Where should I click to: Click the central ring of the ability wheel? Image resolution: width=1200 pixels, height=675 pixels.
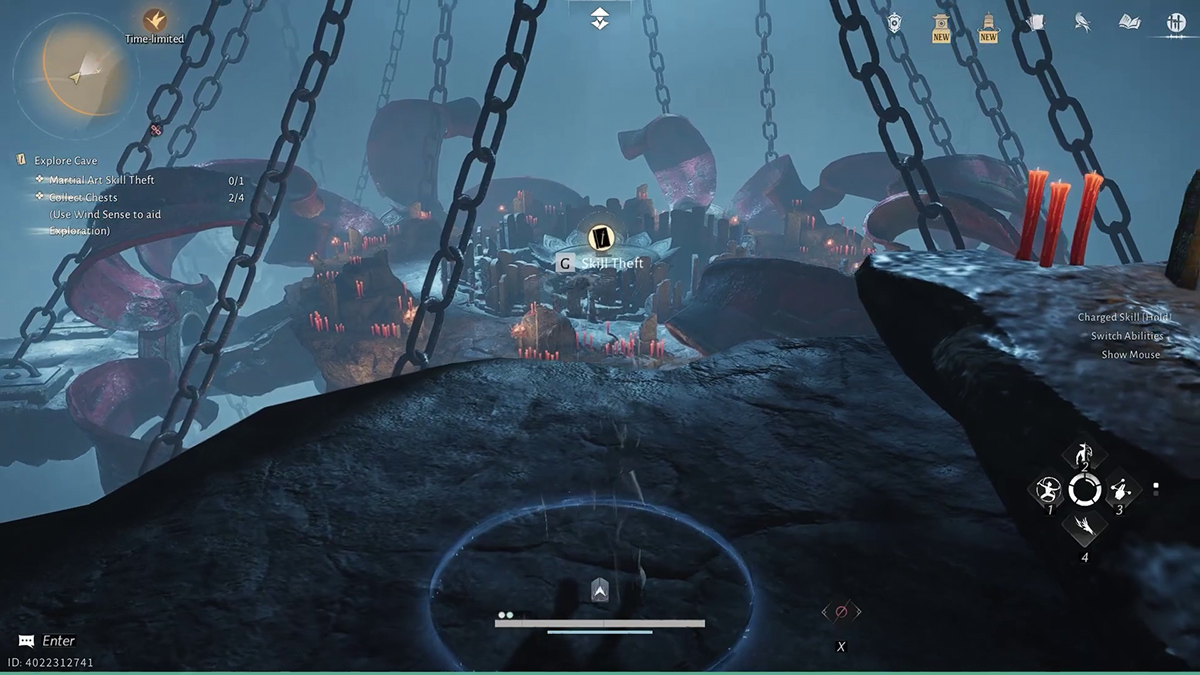click(1084, 490)
